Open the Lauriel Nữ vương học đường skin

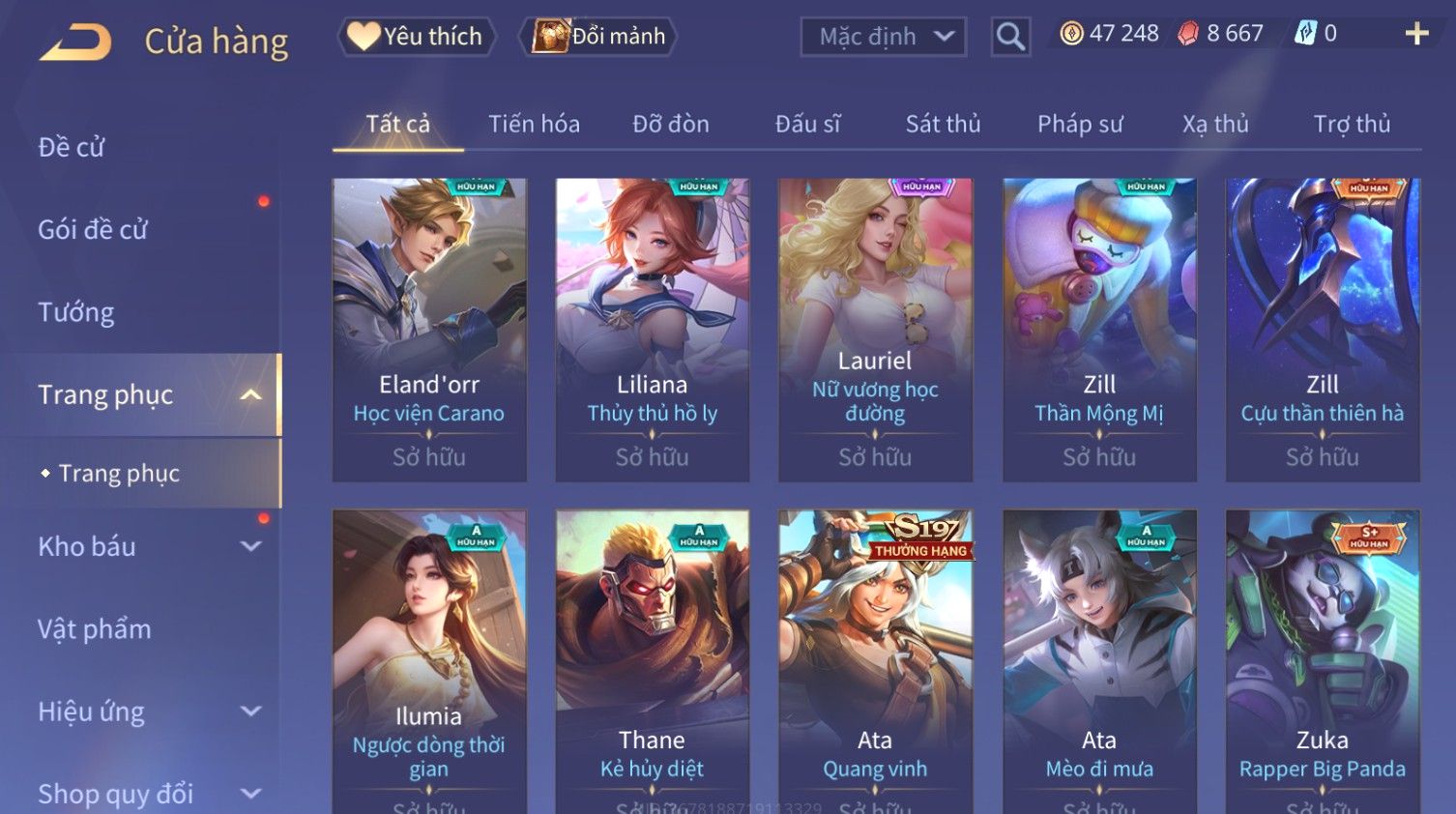tap(875, 329)
